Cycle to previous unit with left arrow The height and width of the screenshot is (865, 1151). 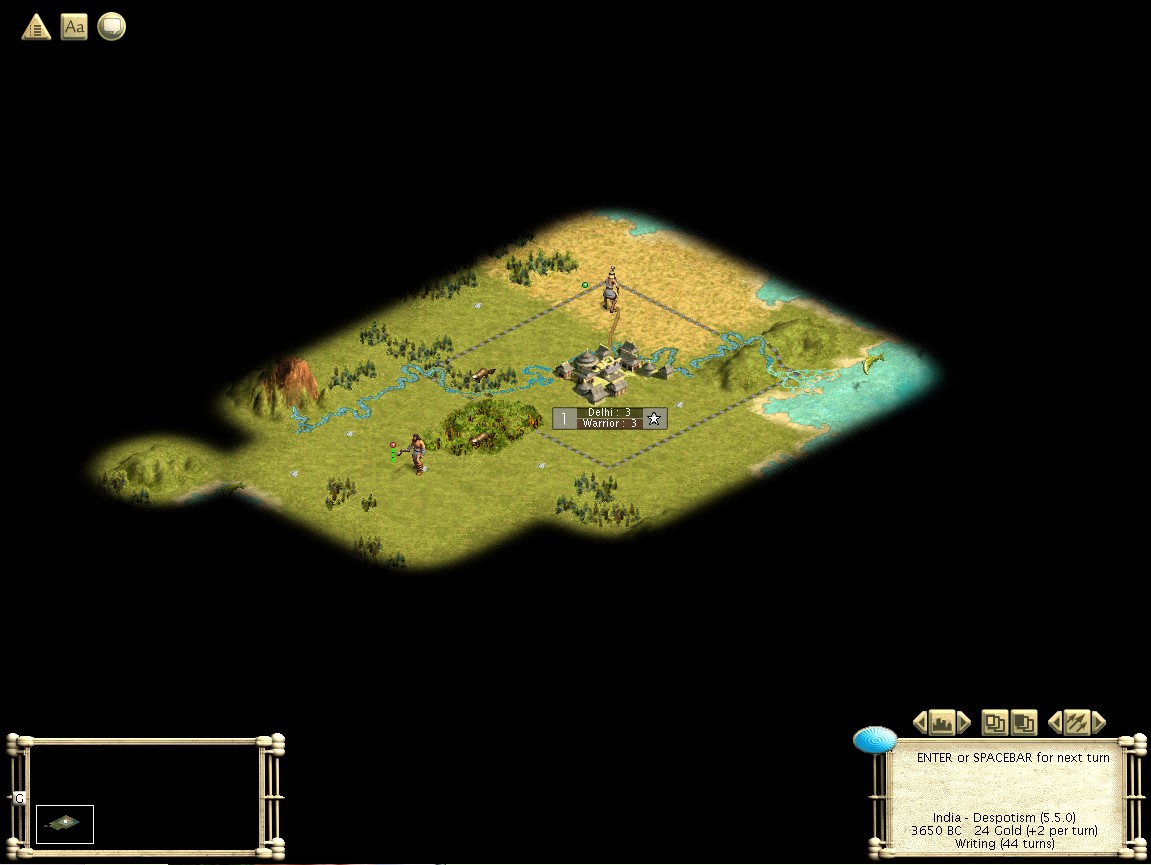point(1054,722)
